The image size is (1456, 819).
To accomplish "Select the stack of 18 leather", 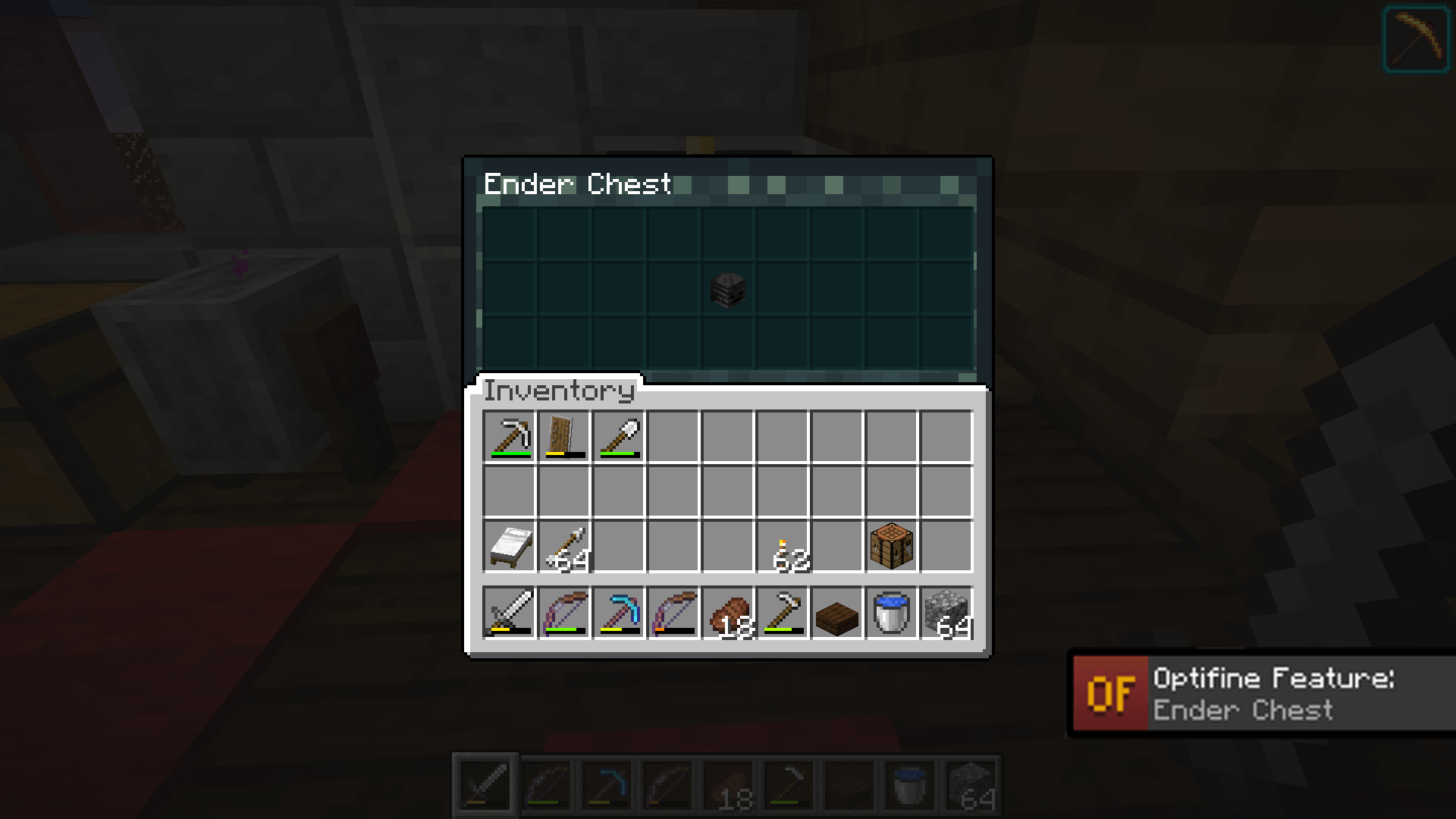I will [728, 613].
